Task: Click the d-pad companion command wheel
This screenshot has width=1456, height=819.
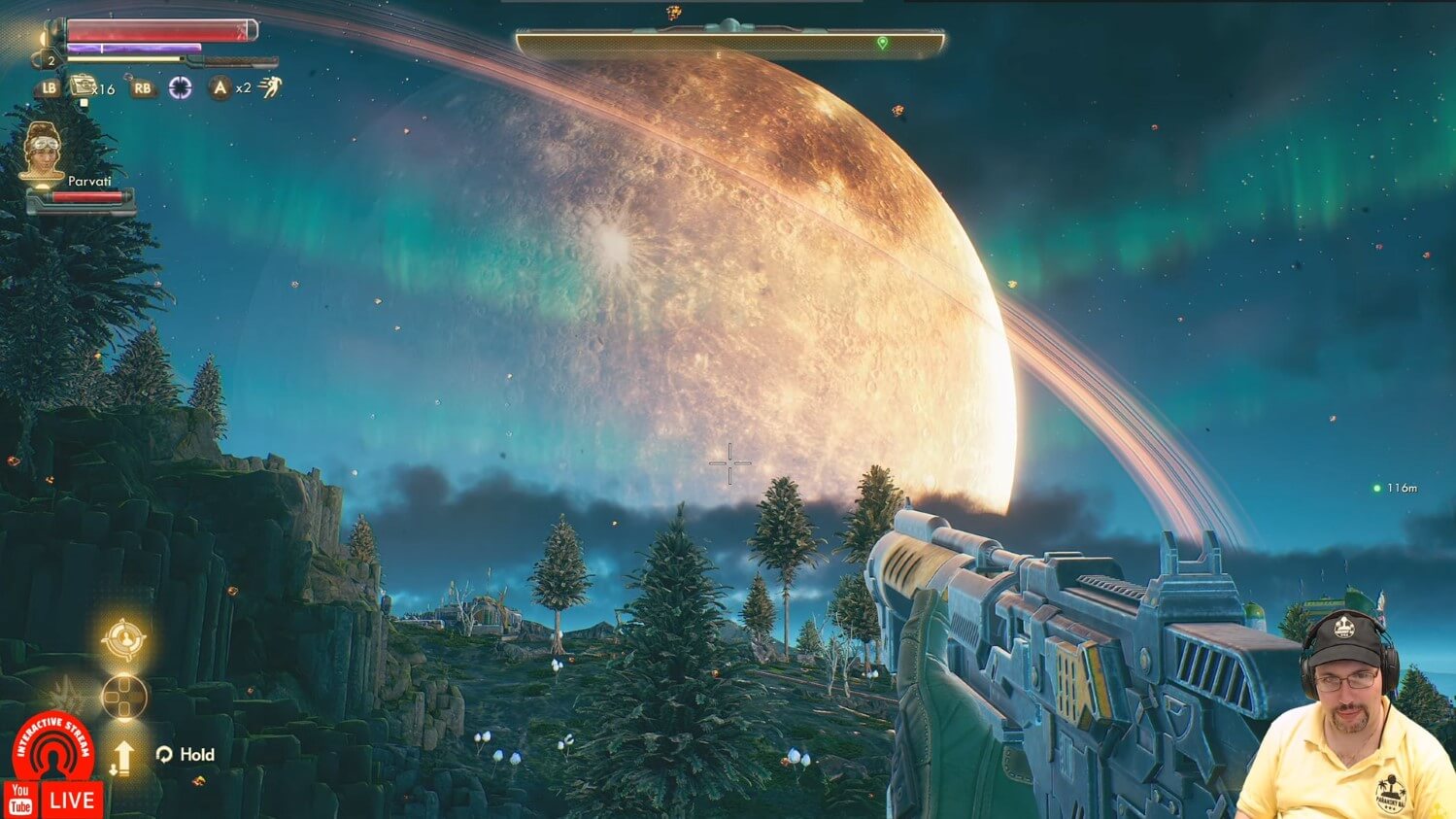Action: tap(124, 696)
